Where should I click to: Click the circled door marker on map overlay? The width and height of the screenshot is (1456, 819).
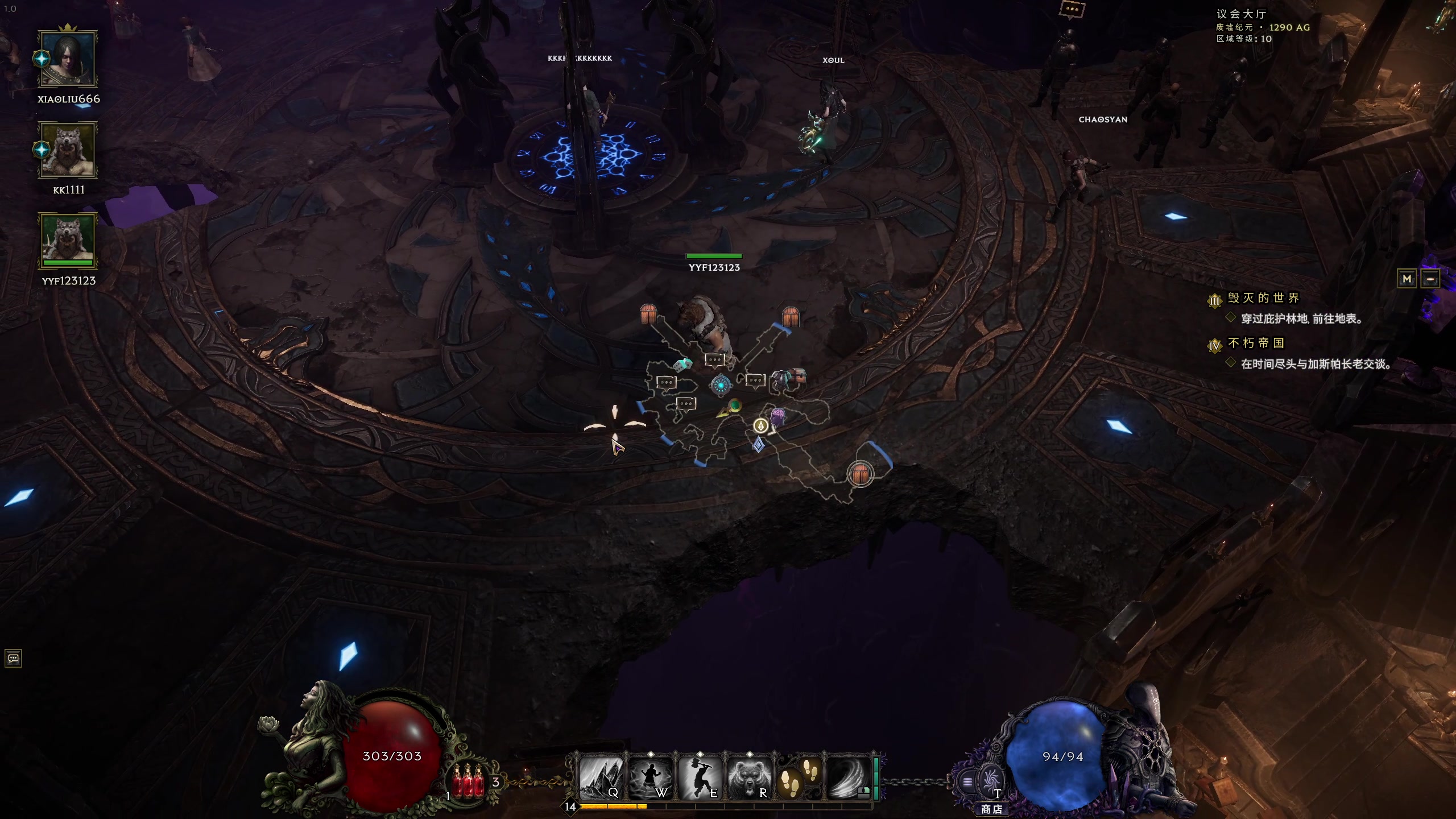click(x=860, y=473)
